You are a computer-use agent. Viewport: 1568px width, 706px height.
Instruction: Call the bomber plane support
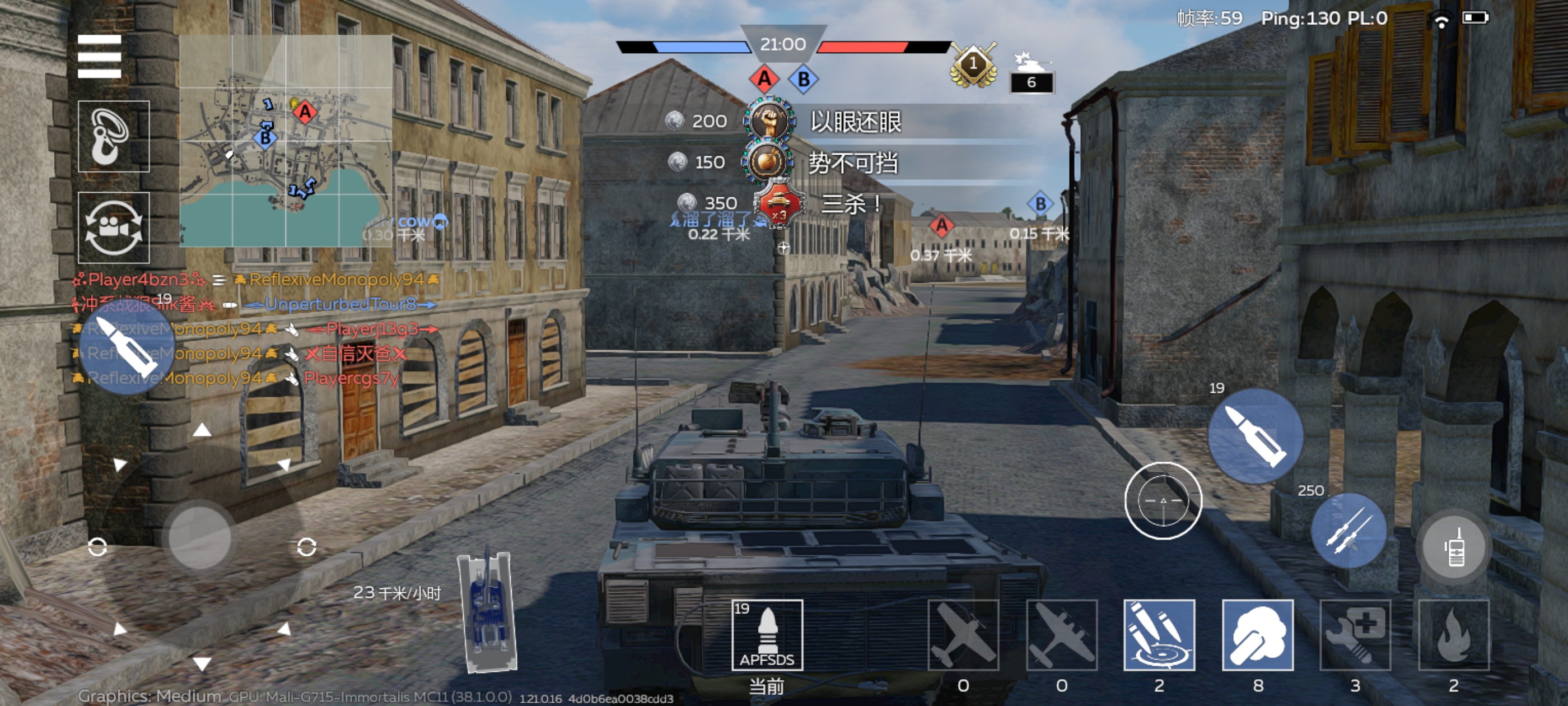pos(1062,635)
